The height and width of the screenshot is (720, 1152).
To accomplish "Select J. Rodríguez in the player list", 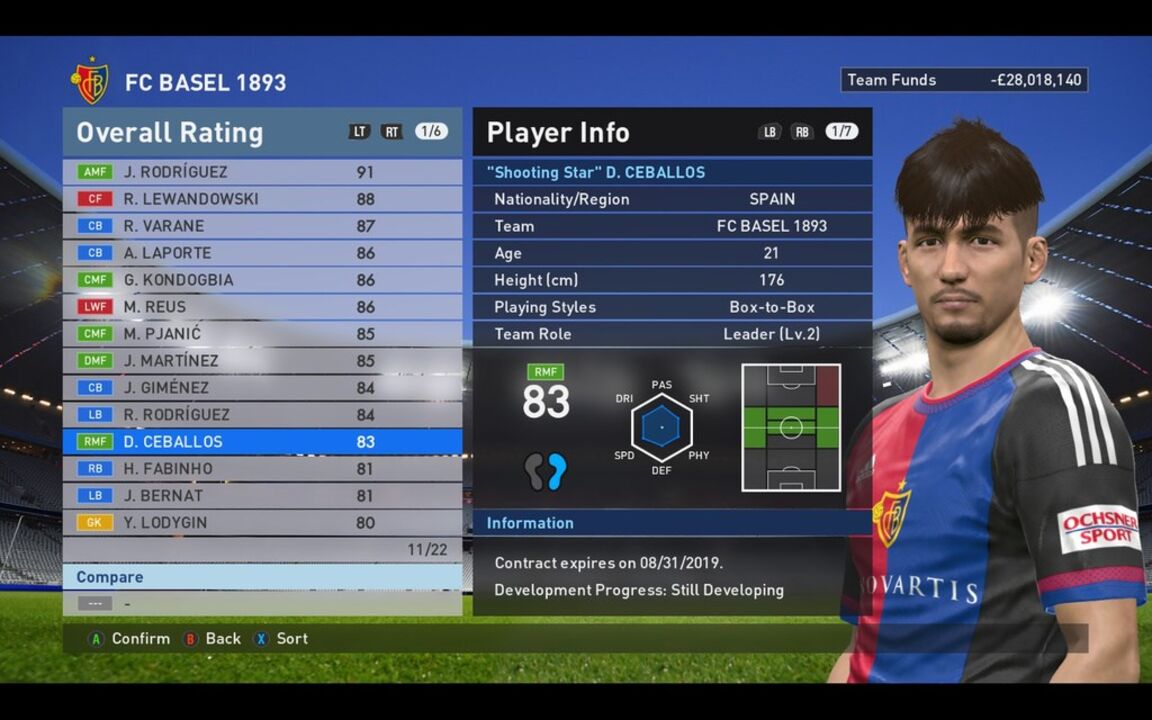I will tap(262, 172).
